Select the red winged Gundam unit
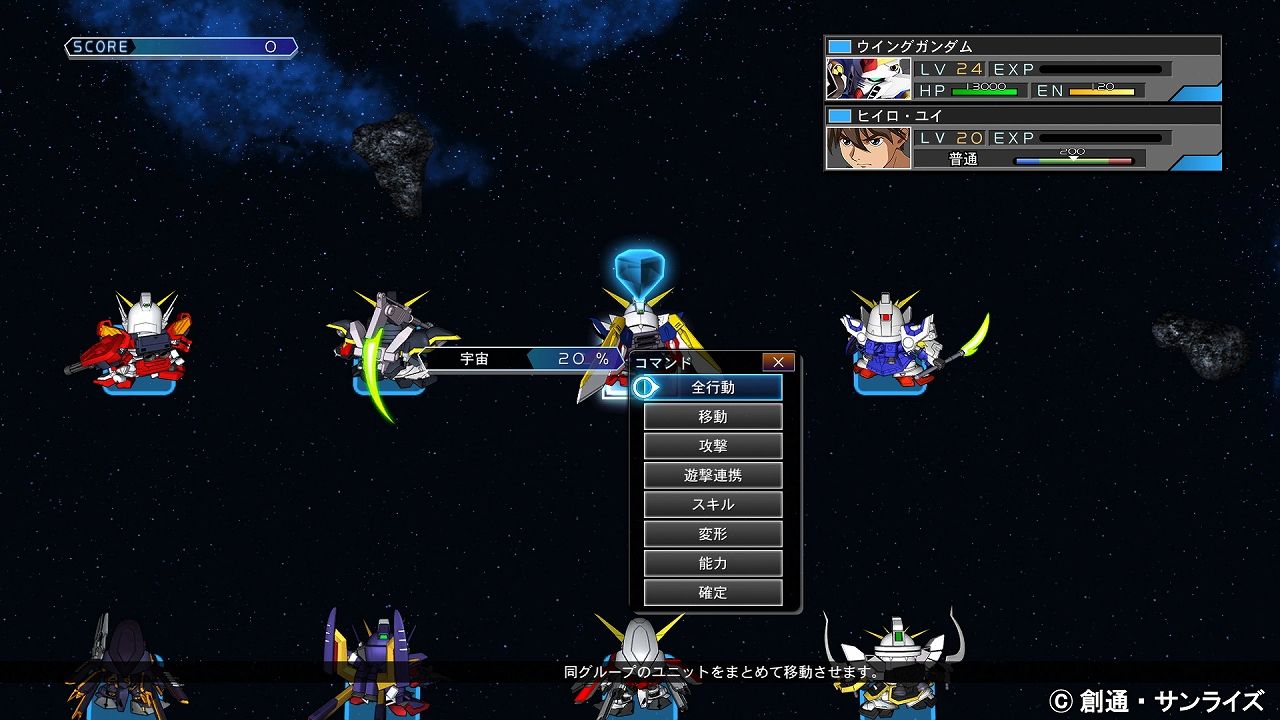1280x720 pixels. click(138, 340)
